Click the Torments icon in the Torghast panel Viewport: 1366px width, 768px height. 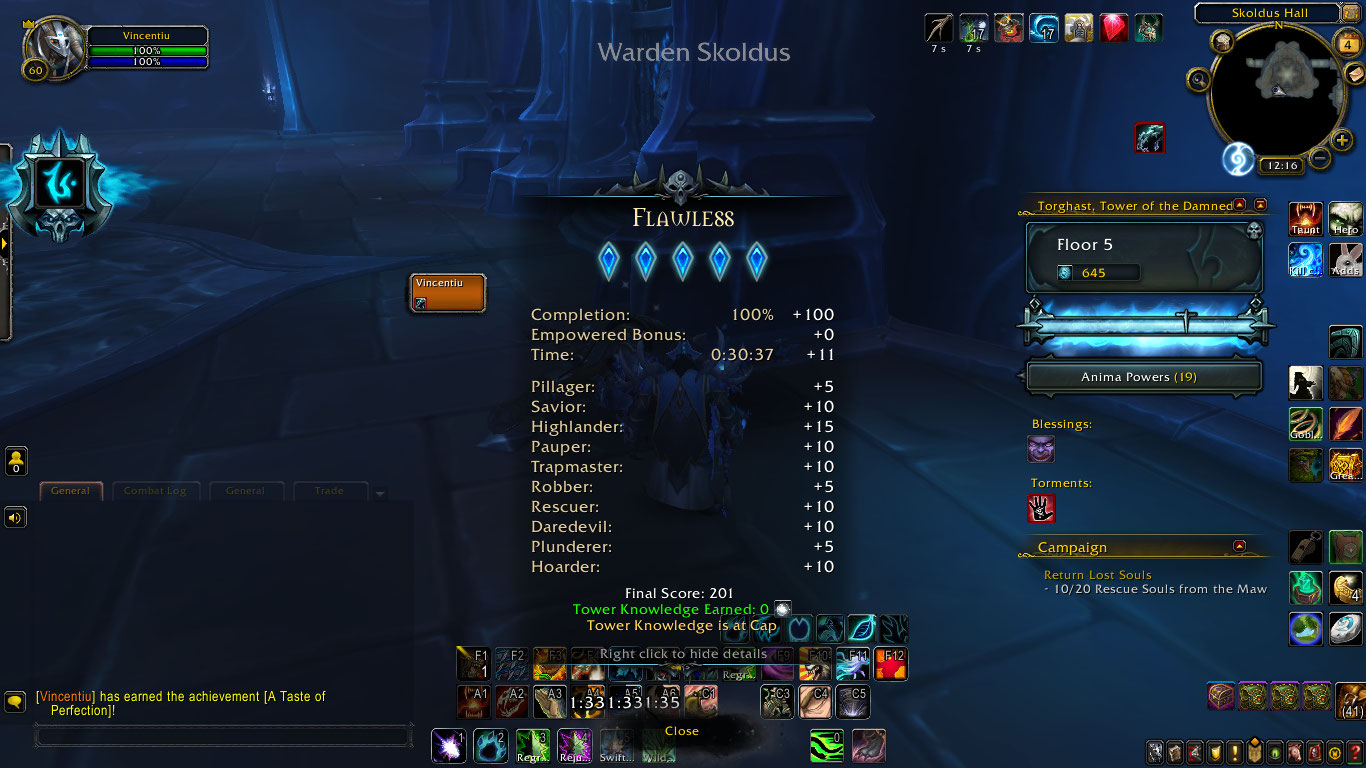pos(1041,508)
